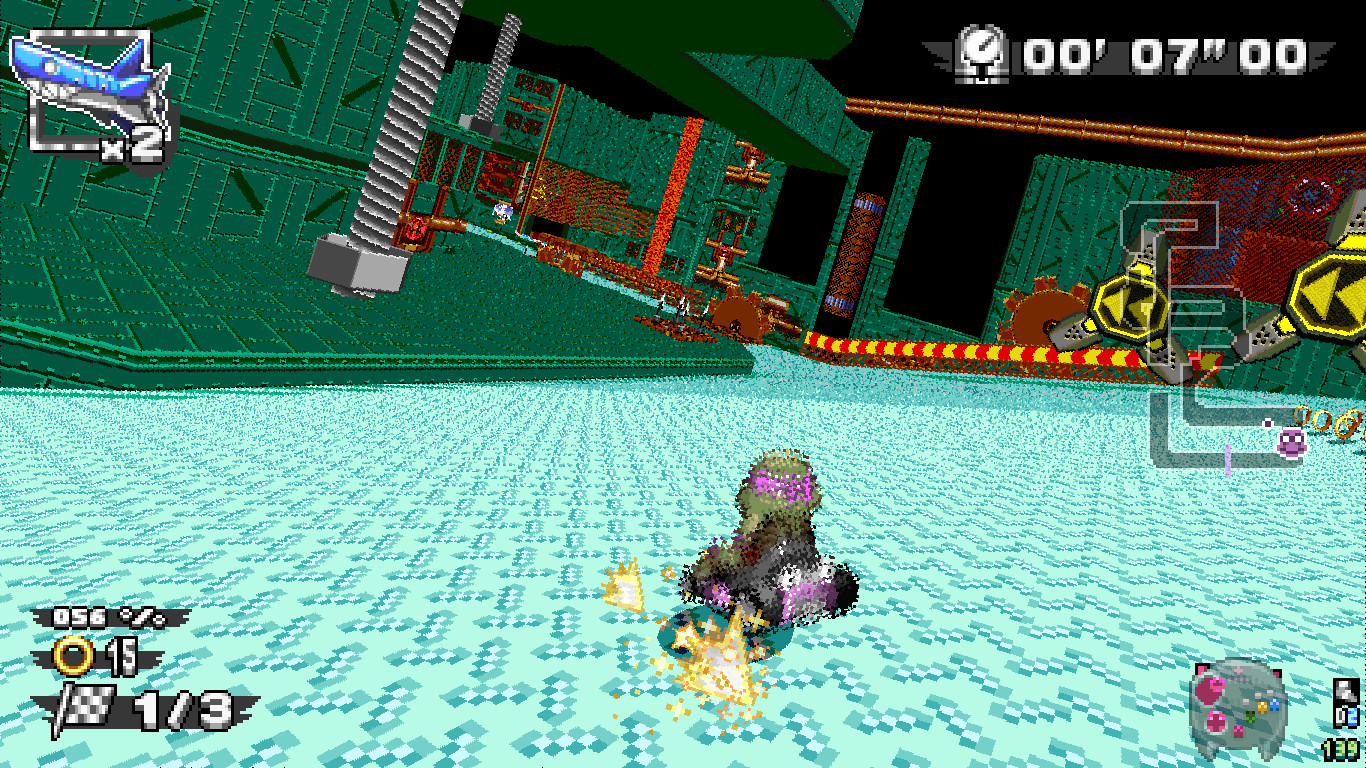Select the golden ring icon on the HUD
Screen dimensions: 1366x768
[72, 655]
